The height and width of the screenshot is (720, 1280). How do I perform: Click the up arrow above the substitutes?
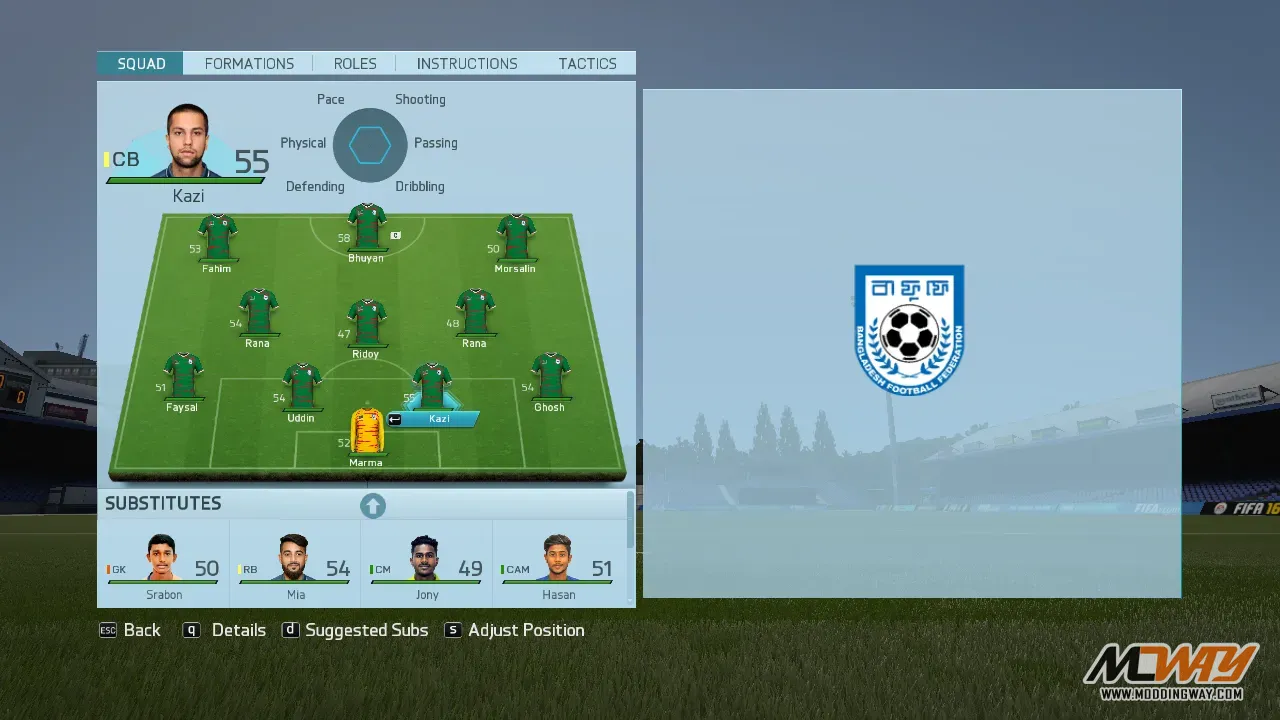coord(373,506)
